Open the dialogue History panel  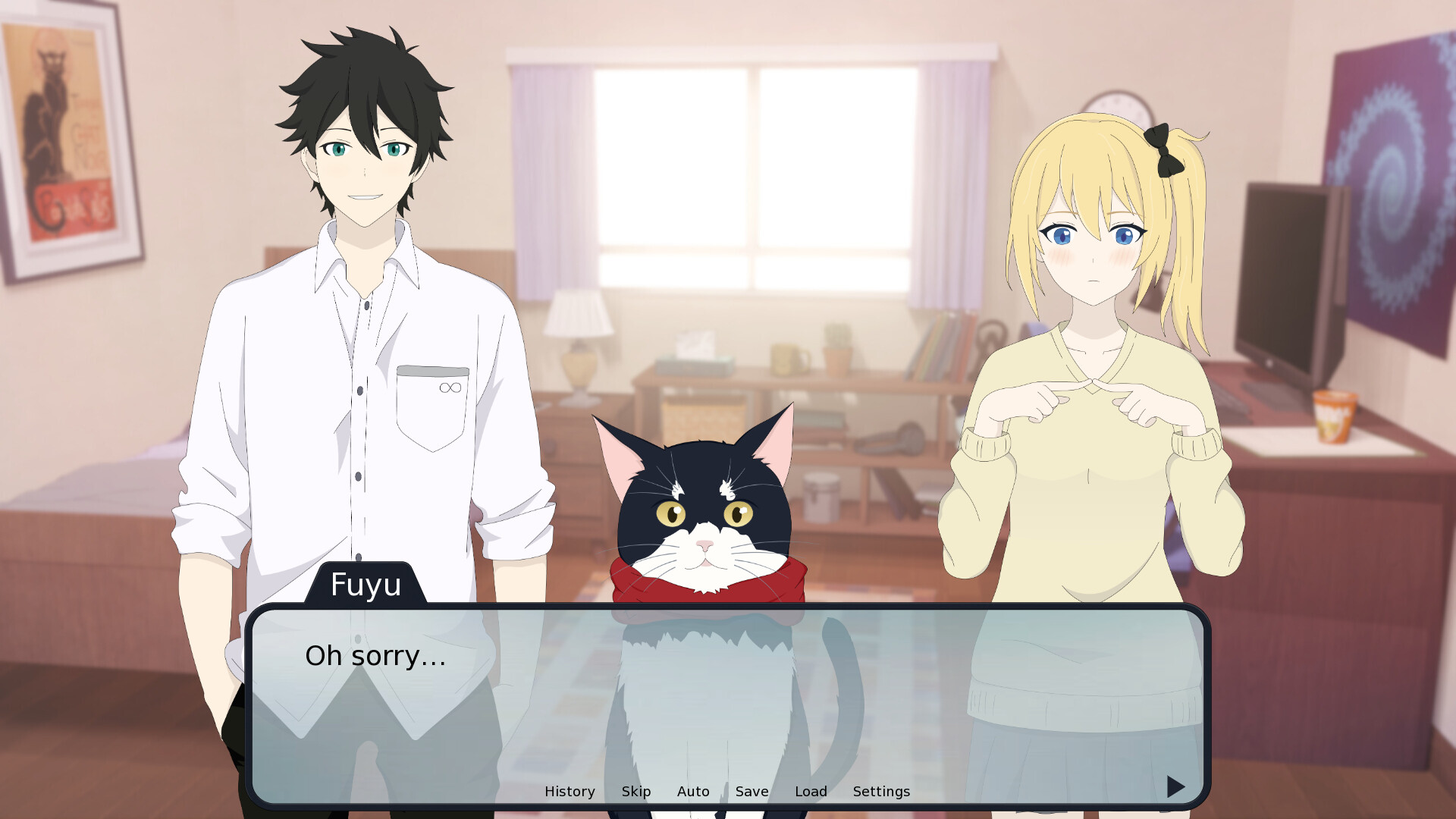tap(570, 791)
